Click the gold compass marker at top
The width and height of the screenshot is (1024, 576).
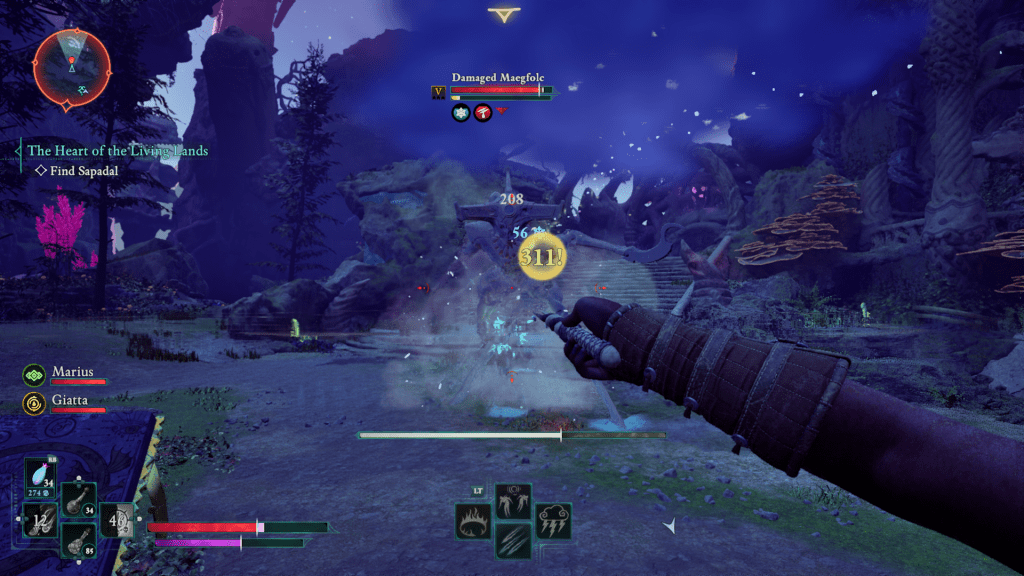503,15
